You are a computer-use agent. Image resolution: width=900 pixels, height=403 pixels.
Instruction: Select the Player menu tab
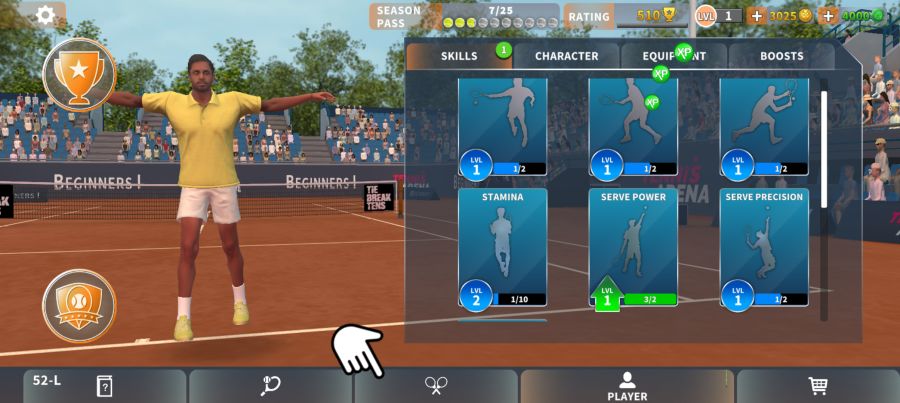coord(627,386)
